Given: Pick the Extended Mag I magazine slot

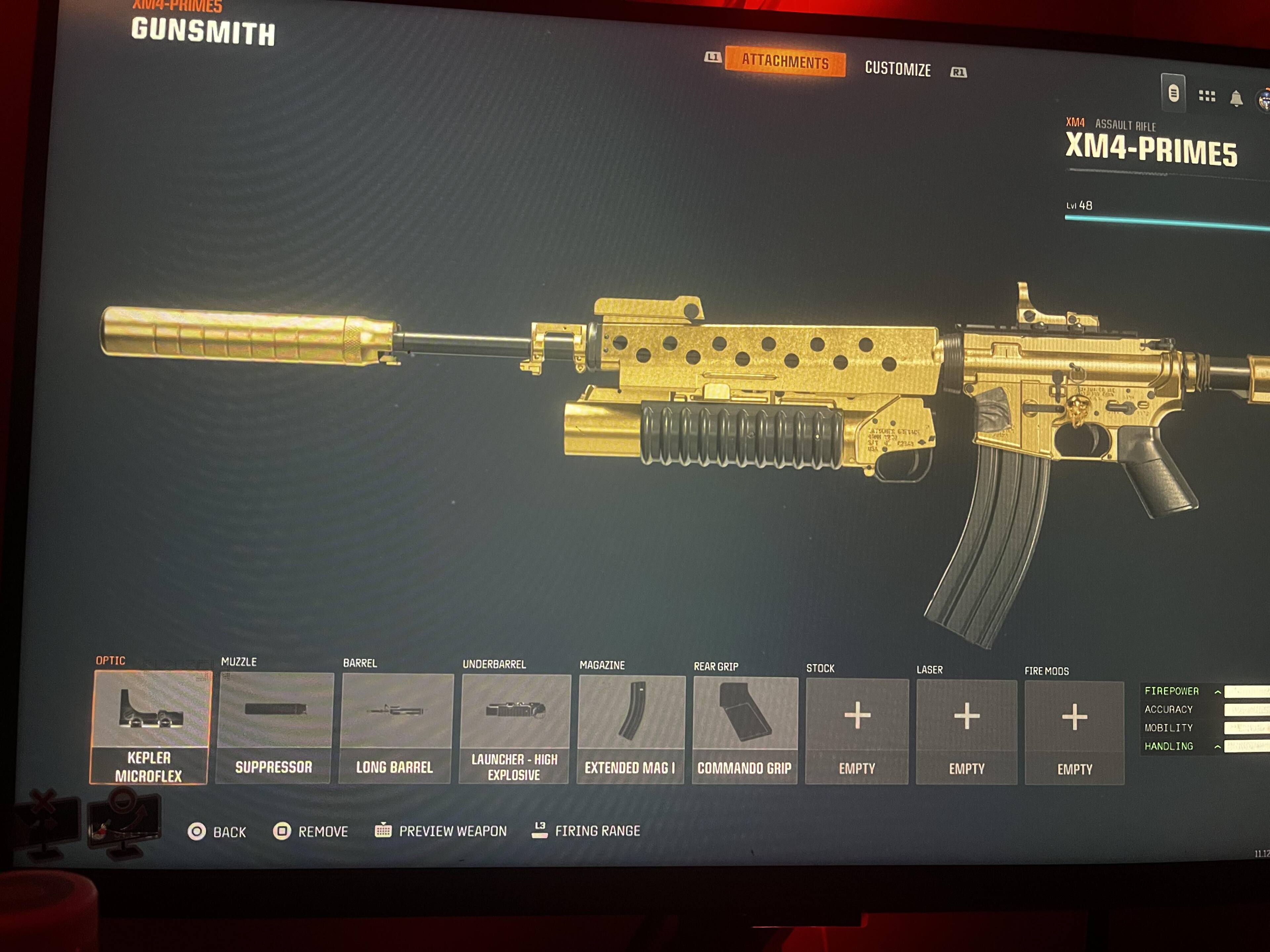Looking at the screenshot, I should tap(630, 730).
